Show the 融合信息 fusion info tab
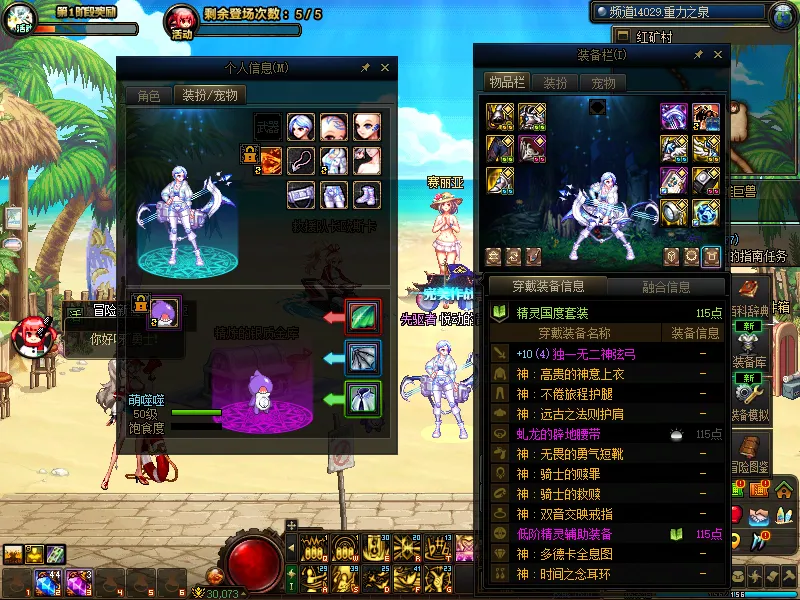This screenshot has width=800, height=600. pos(664,287)
